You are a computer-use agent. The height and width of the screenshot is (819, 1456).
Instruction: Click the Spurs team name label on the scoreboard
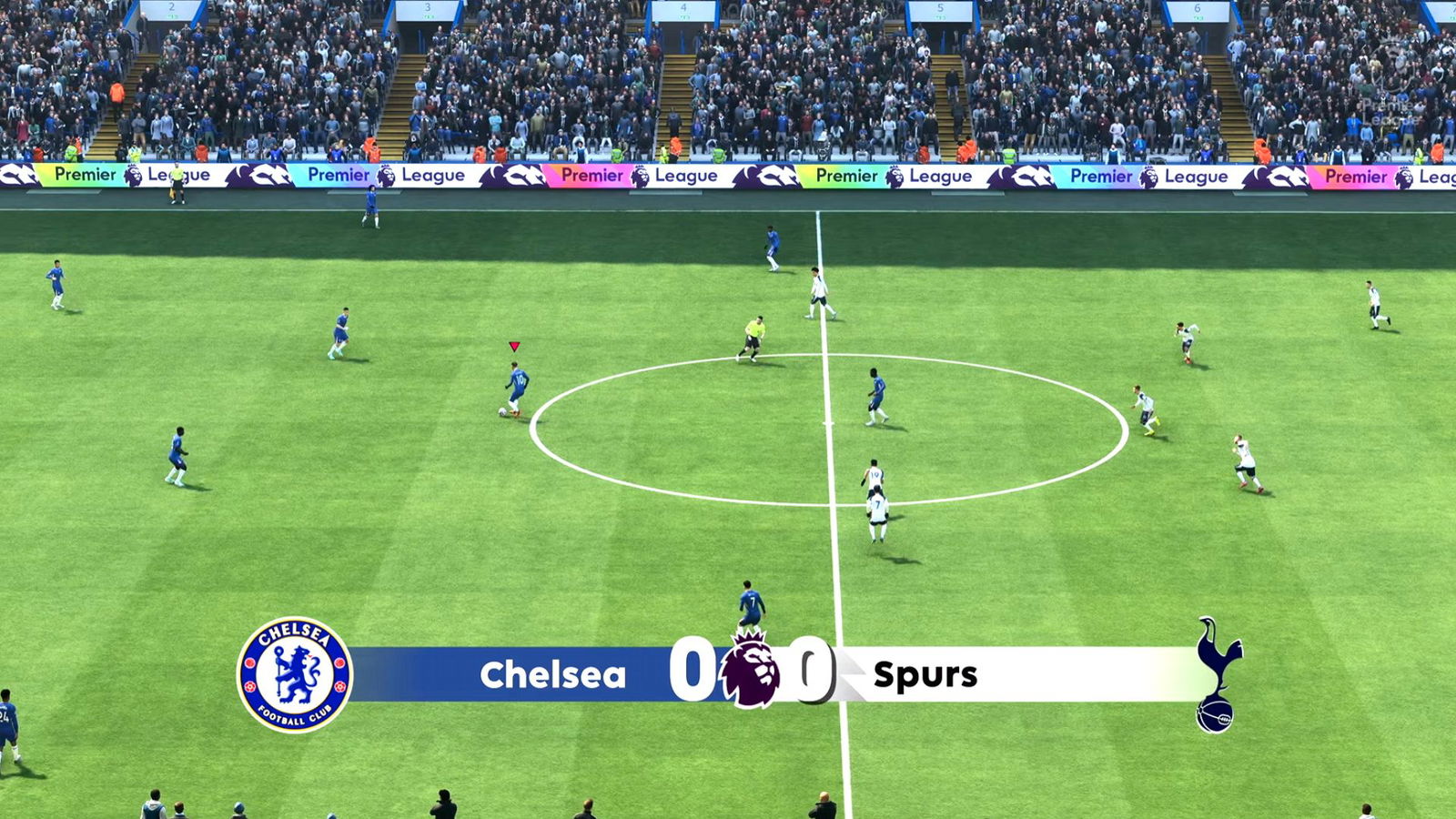click(927, 675)
